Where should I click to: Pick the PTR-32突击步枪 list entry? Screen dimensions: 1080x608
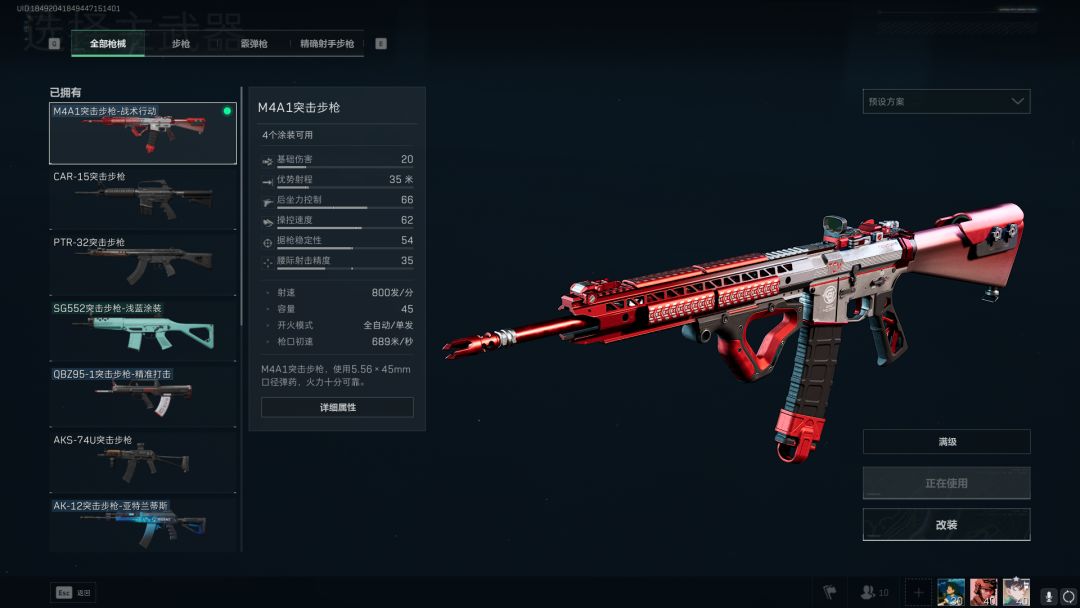(143, 264)
